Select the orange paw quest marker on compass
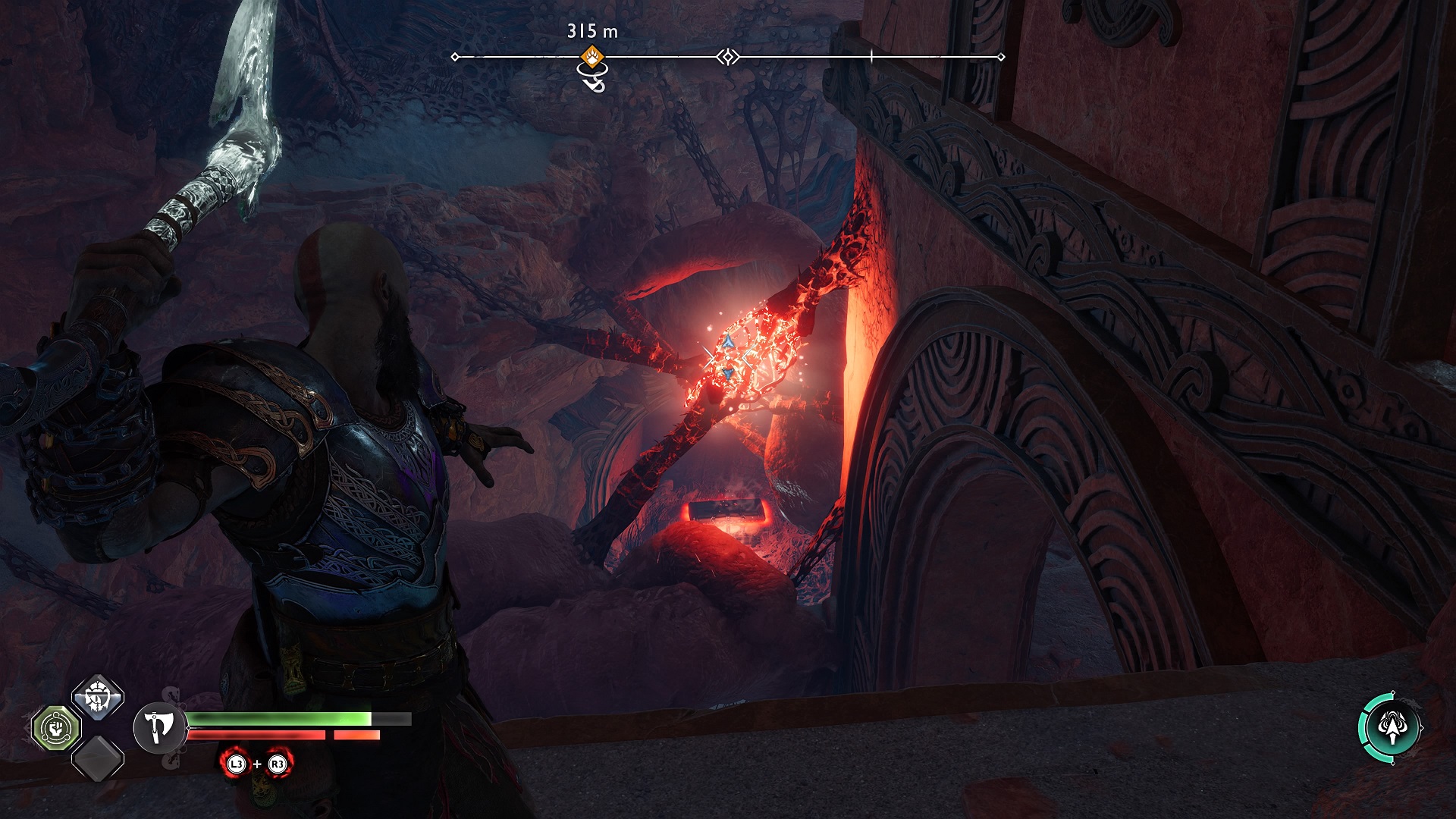 pos(592,56)
